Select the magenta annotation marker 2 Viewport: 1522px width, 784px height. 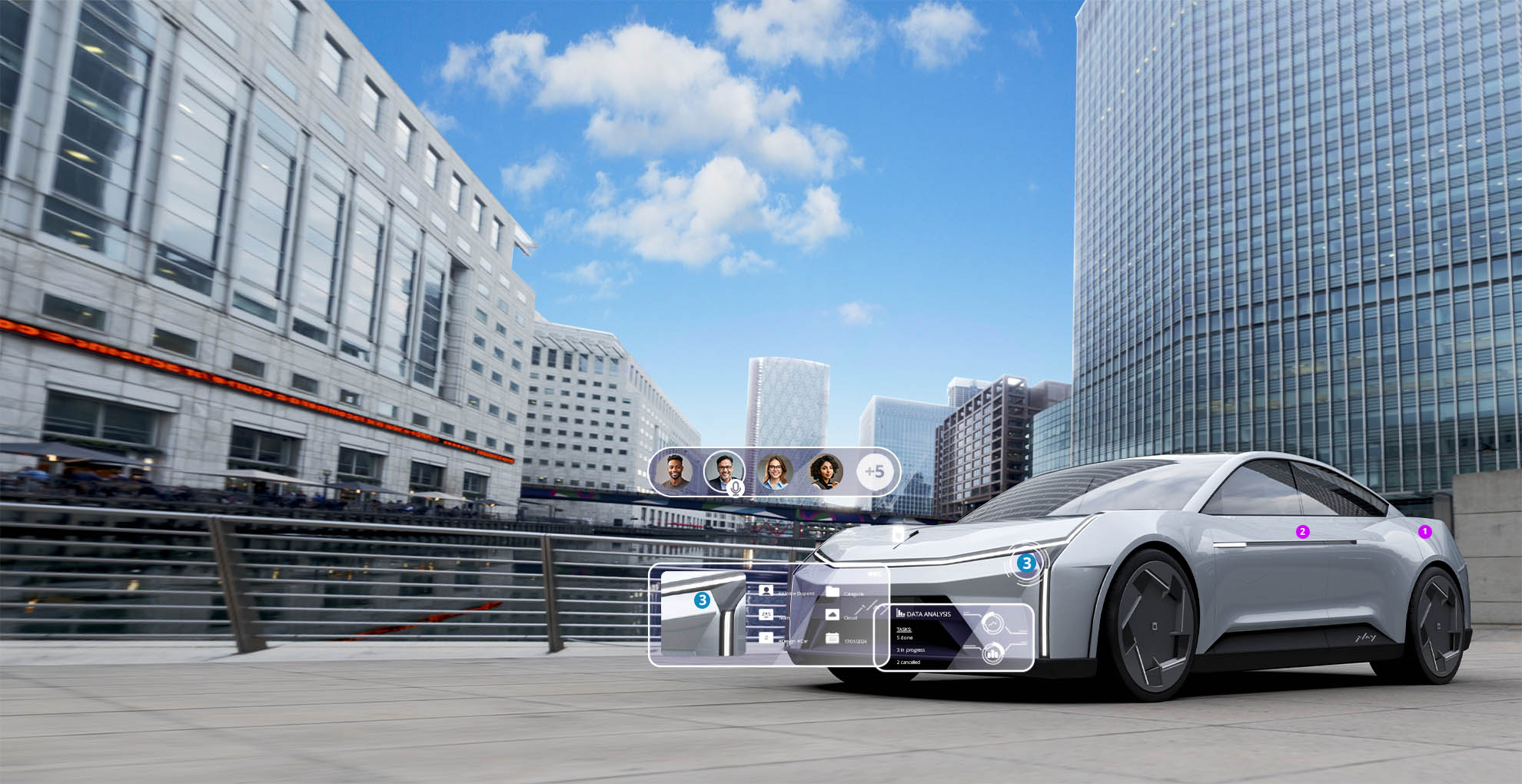coord(1302,532)
